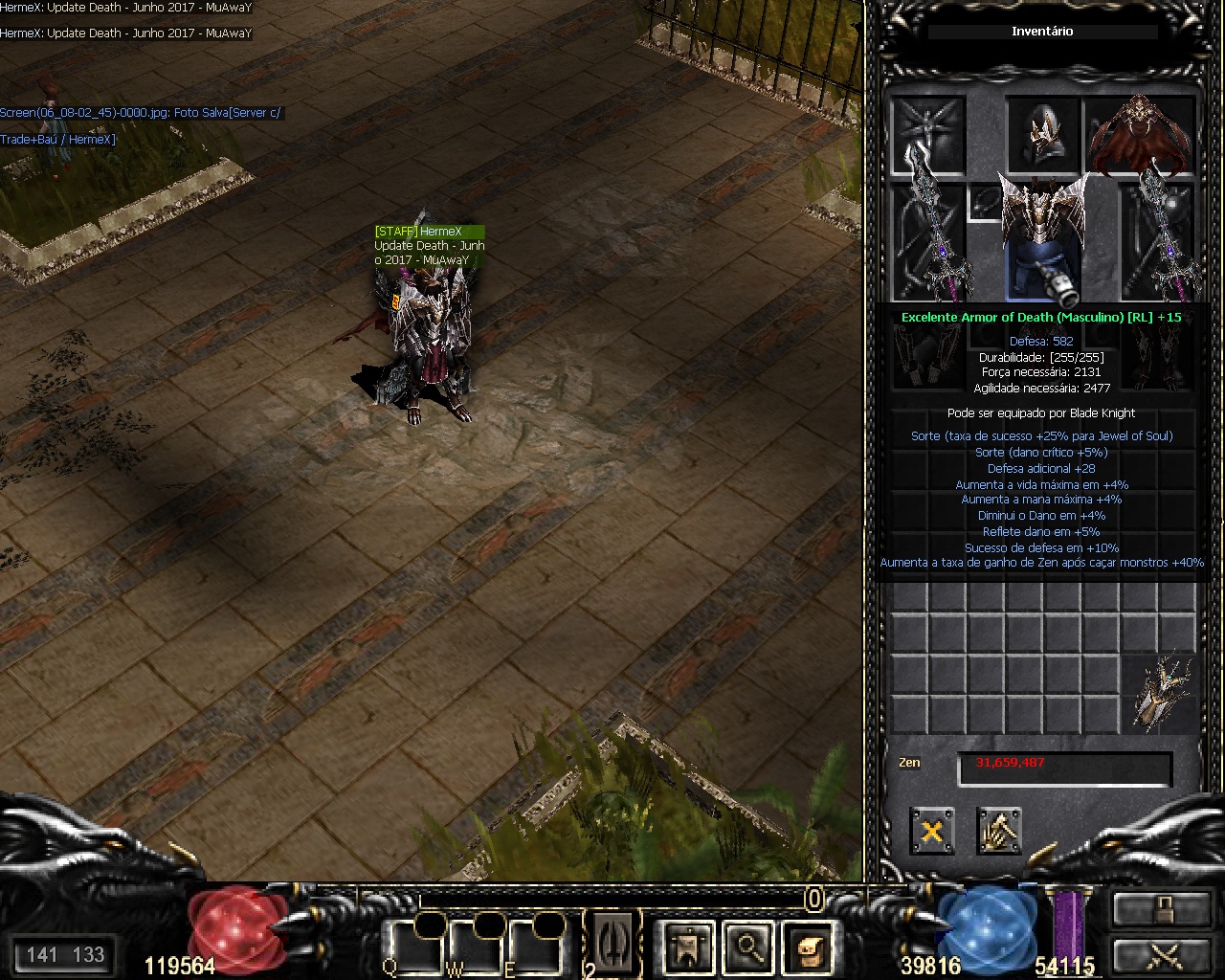
Task: Click the left-hand scepter weapon slot
Action: pyautogui.click(x=926, y=241)
